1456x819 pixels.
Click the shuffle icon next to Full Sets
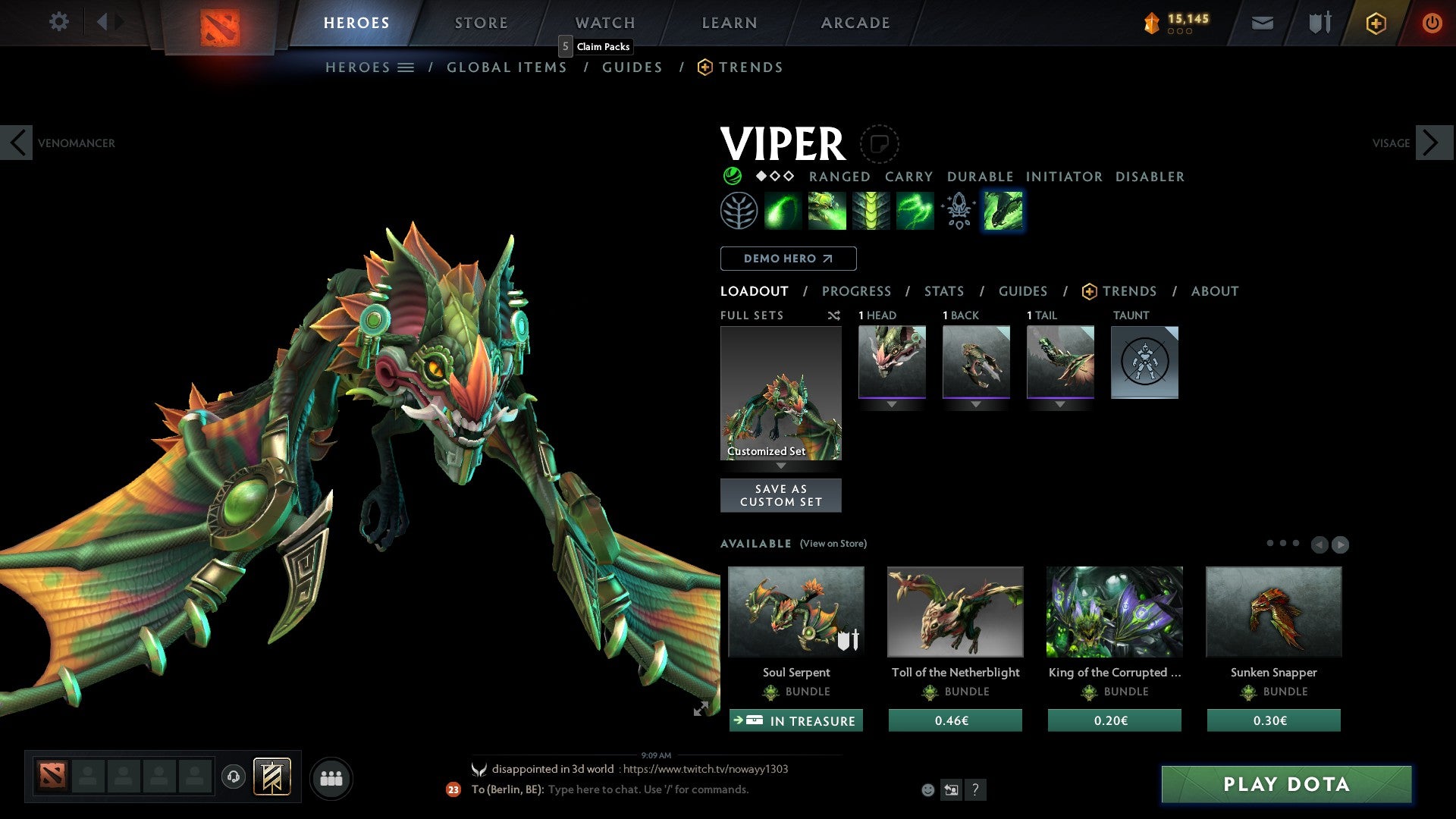(834, 315)
